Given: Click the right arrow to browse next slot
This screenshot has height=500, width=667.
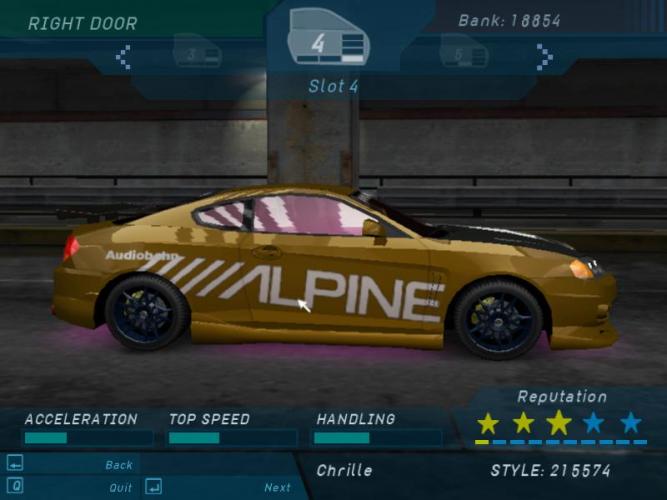Looking at the screenshot, I should pyautogui.click(x=544, y=58).
